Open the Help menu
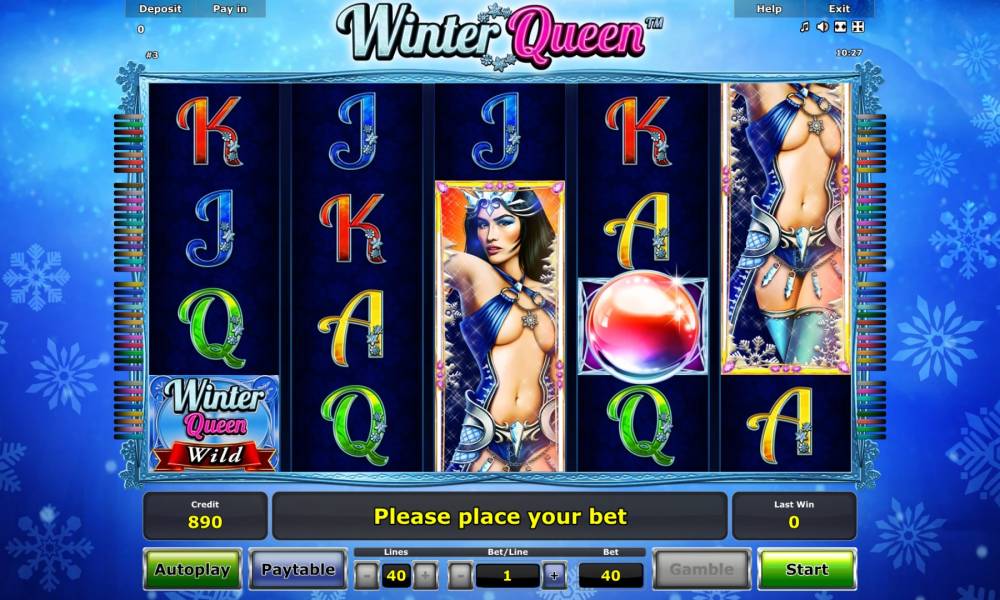Viewport: 1000px width, 600px height. [x=769, y=9]
